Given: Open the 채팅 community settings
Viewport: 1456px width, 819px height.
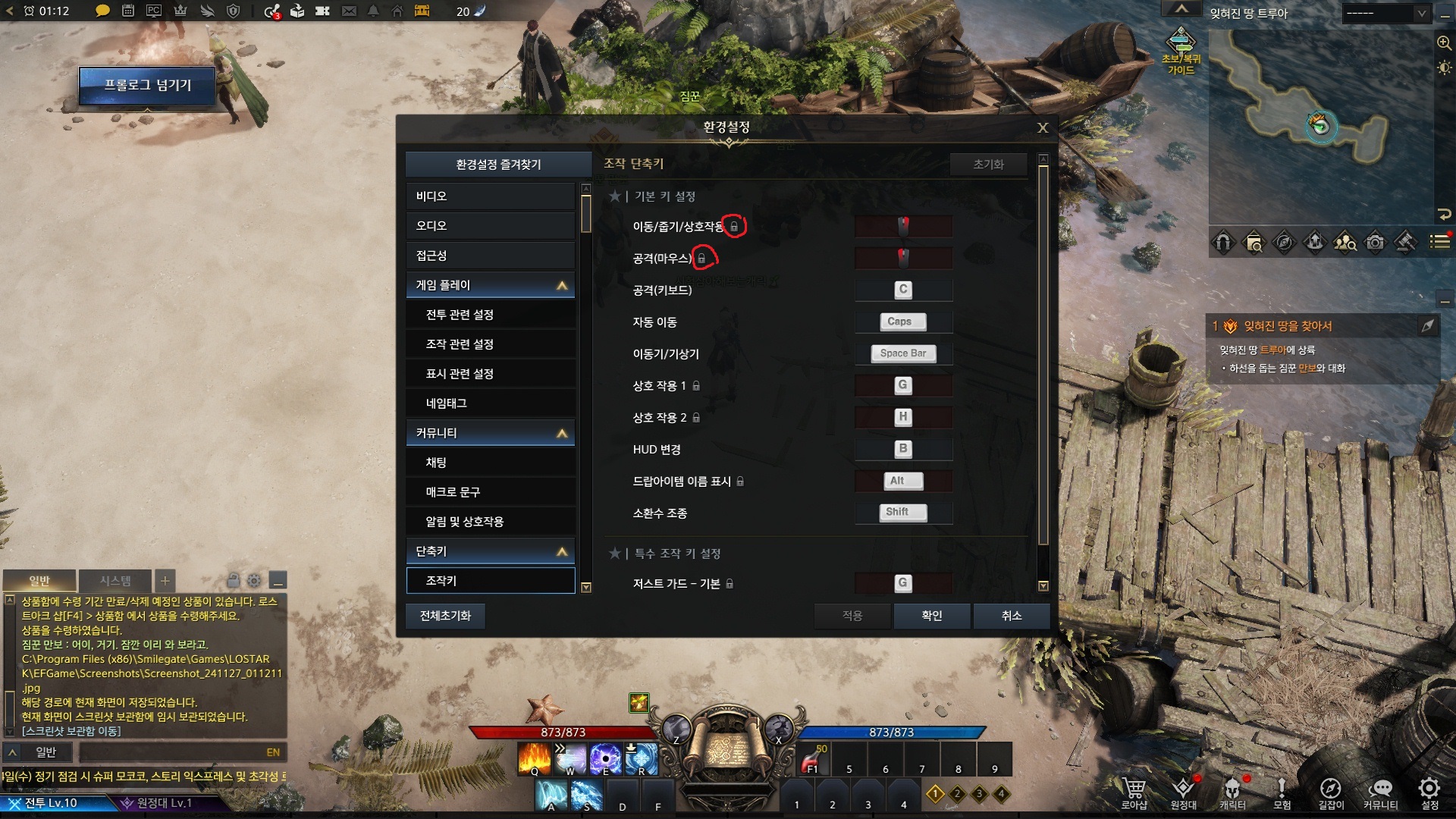Looking at the screenshot, I should tap(490, 463).
